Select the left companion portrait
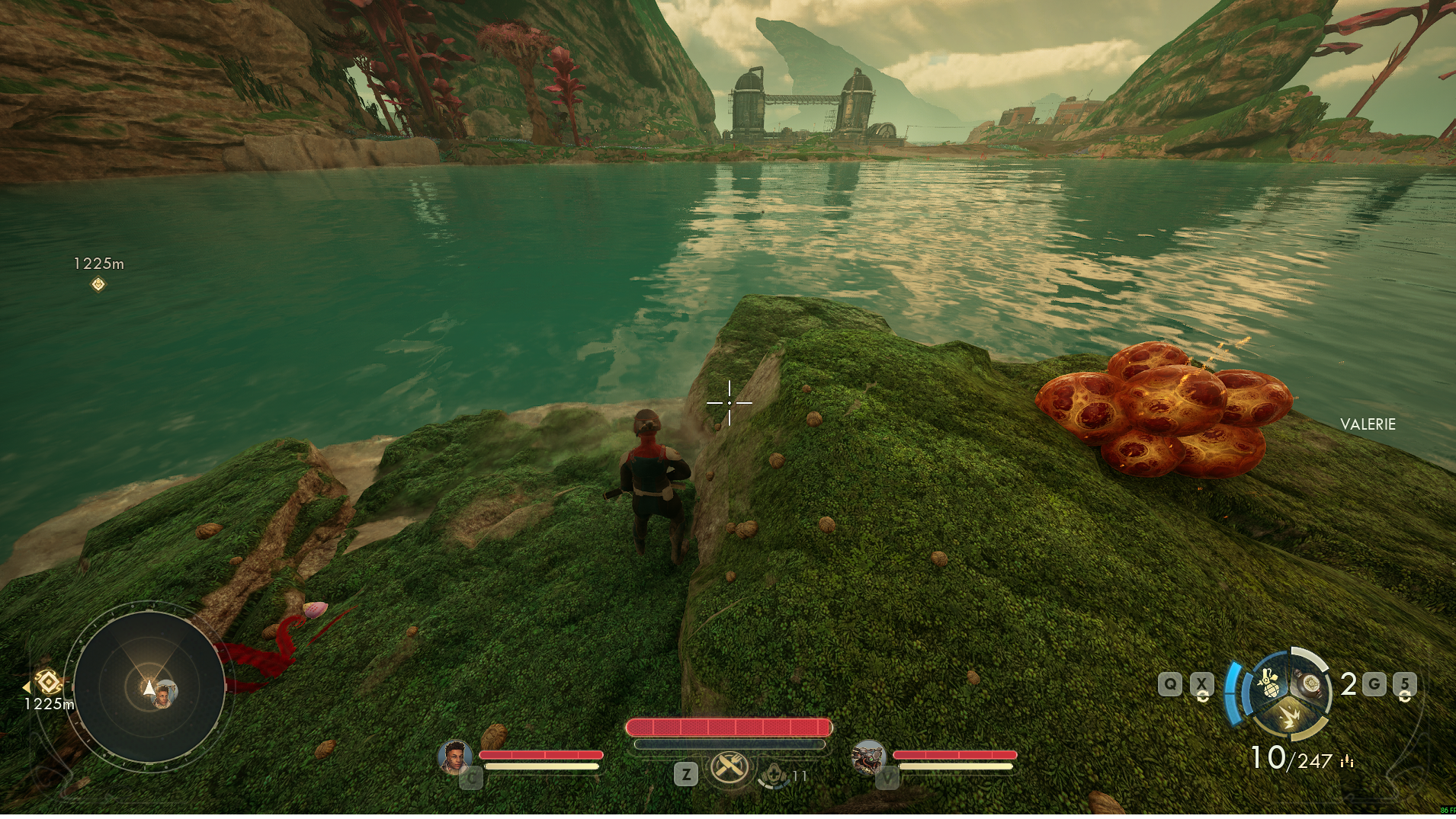This screenshot has width=1456, height=819. [x=454, y=757]
